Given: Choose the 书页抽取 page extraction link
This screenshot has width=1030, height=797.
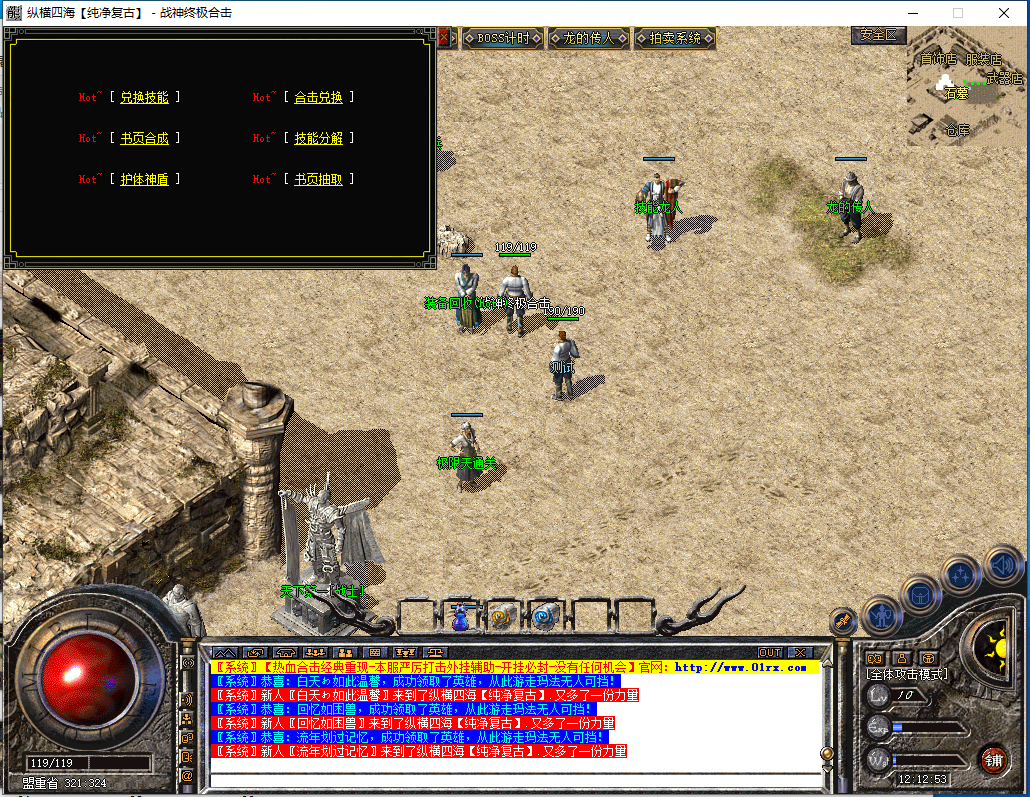Looking at the screenshot, I should tap(319, 179).
